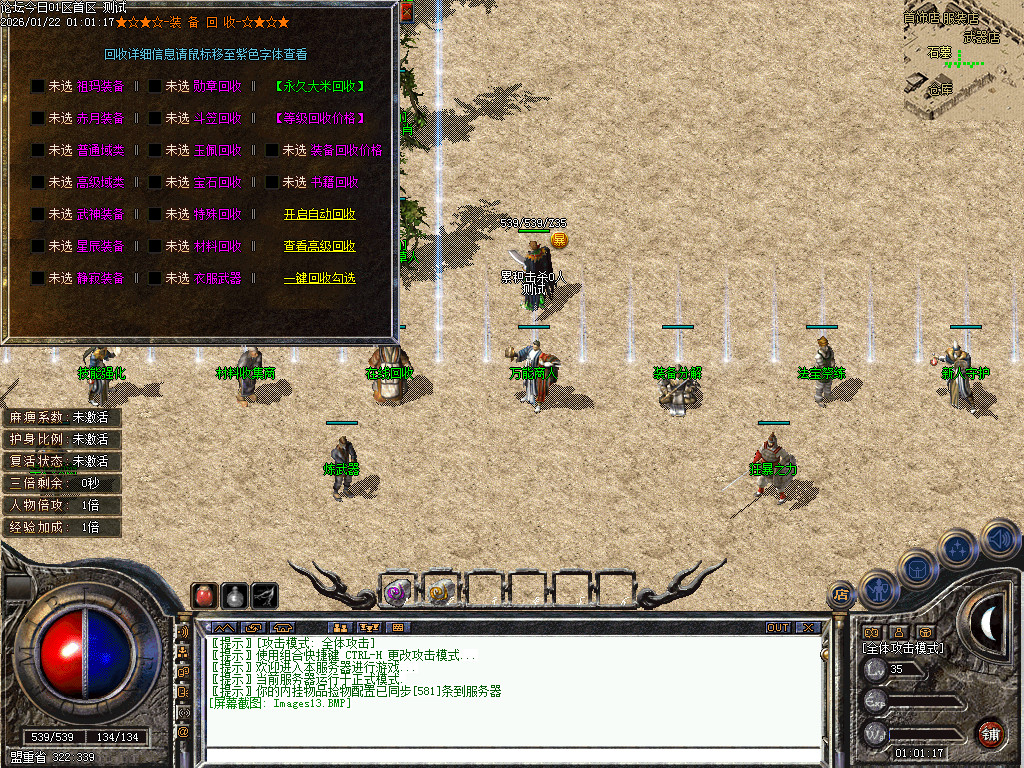
Task: Click the OUT button above chat
Action: coord(778,627)
